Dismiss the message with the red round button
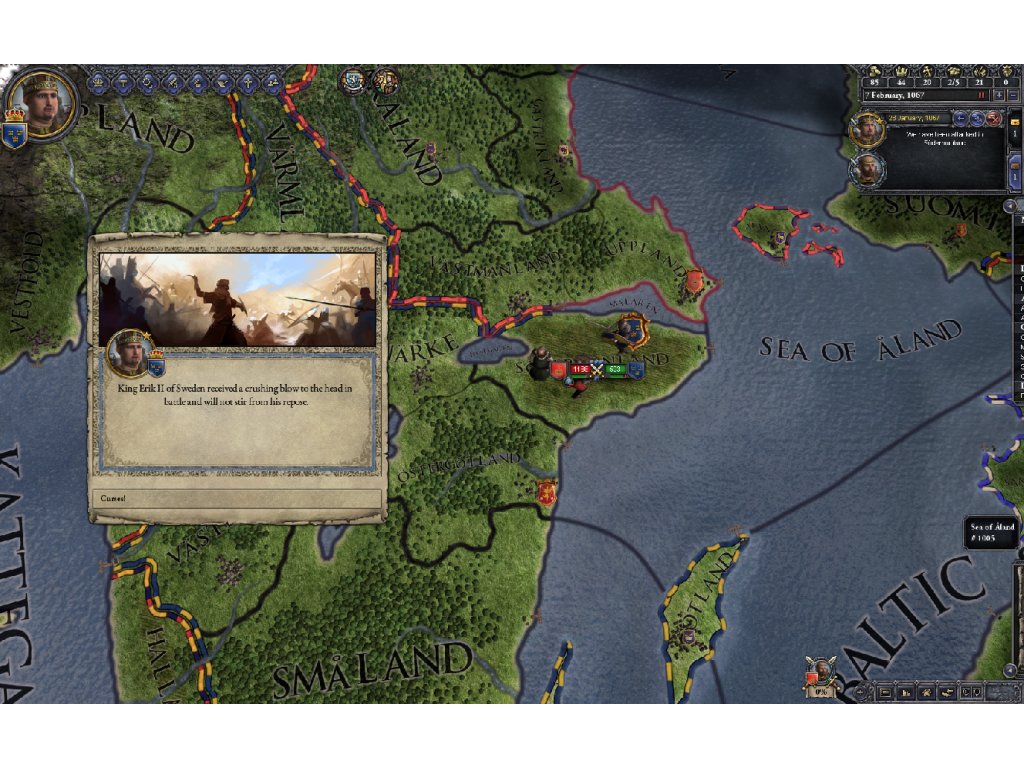1024x768 pixels. (993, 118)
